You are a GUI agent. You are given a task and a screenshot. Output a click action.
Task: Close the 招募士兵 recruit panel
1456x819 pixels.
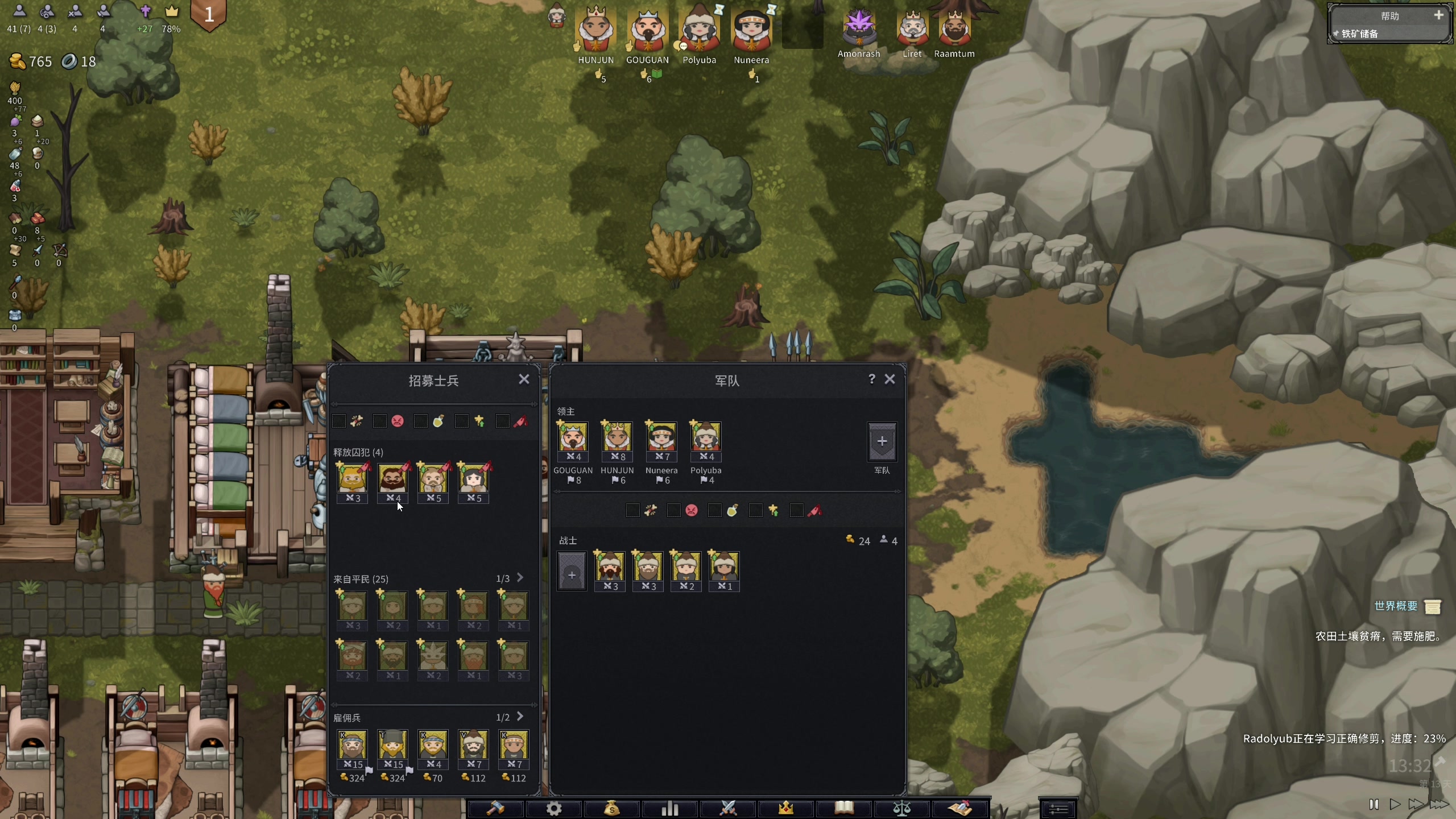click(x=524, y=379)
